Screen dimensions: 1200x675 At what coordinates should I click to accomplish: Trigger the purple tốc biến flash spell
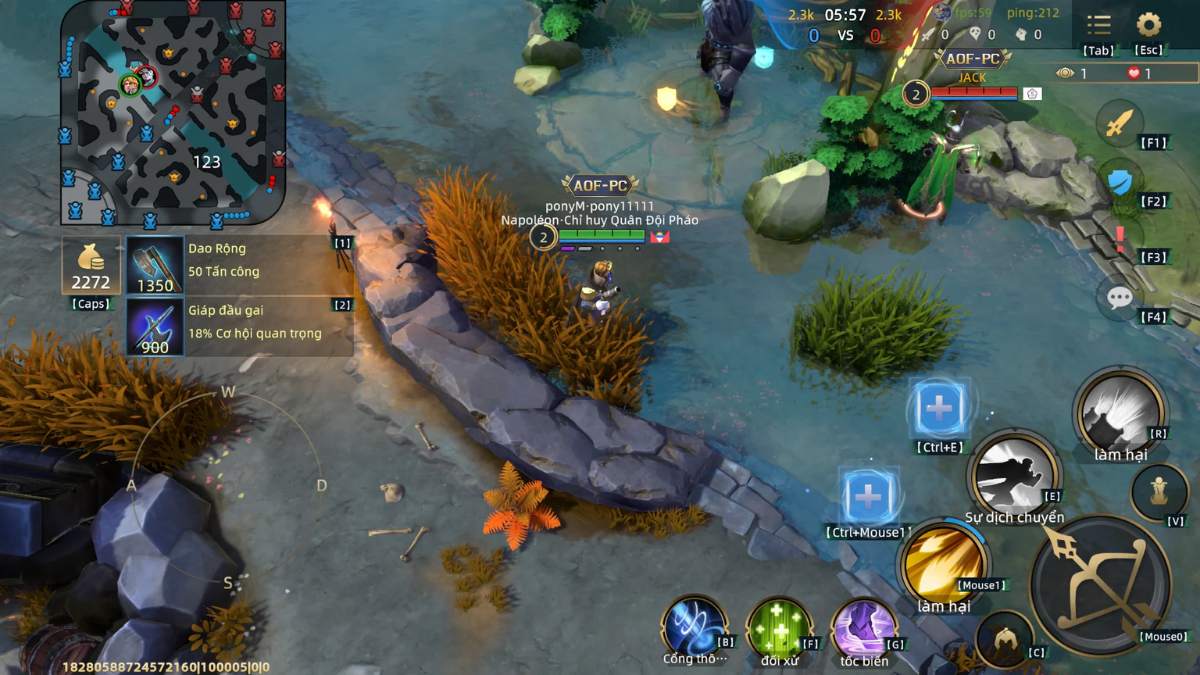[863, 627]
